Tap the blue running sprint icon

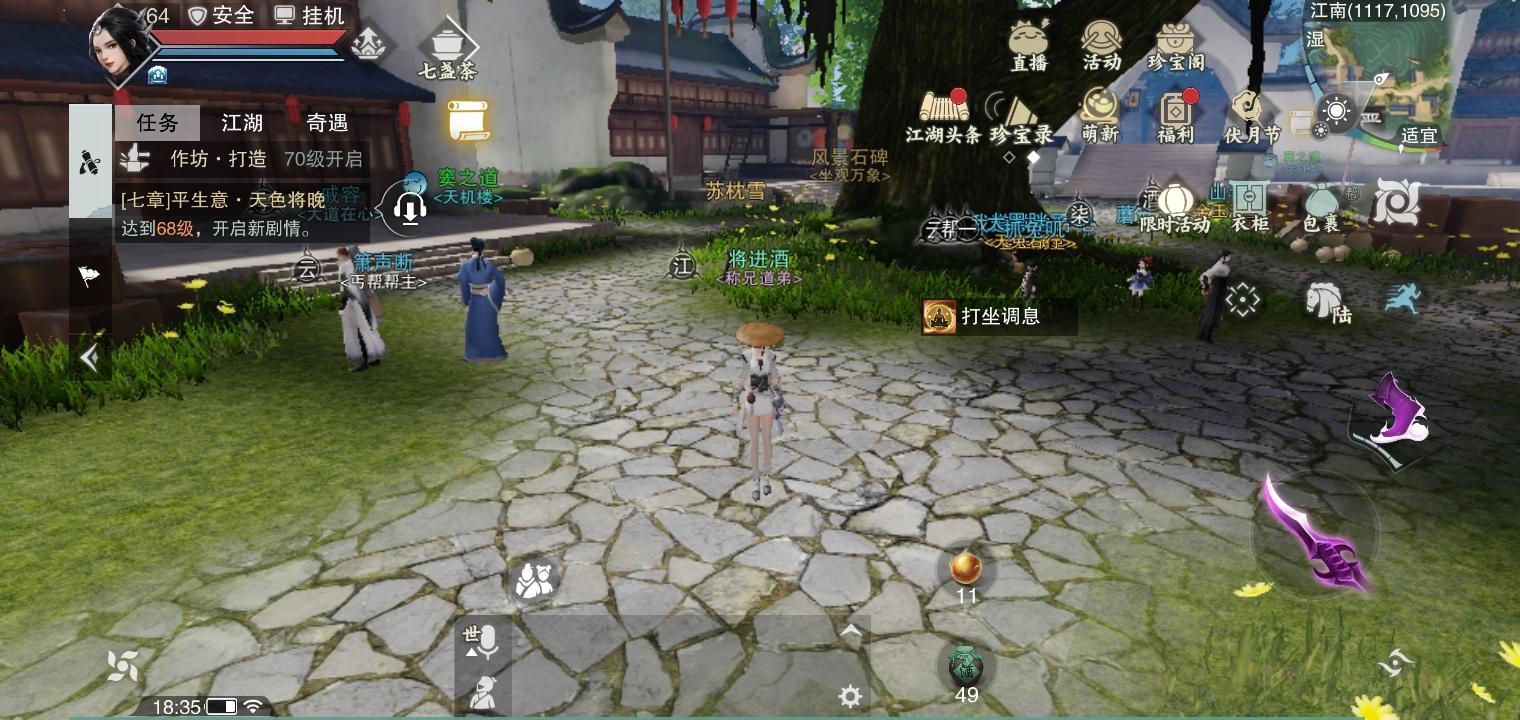[1403, 298]
